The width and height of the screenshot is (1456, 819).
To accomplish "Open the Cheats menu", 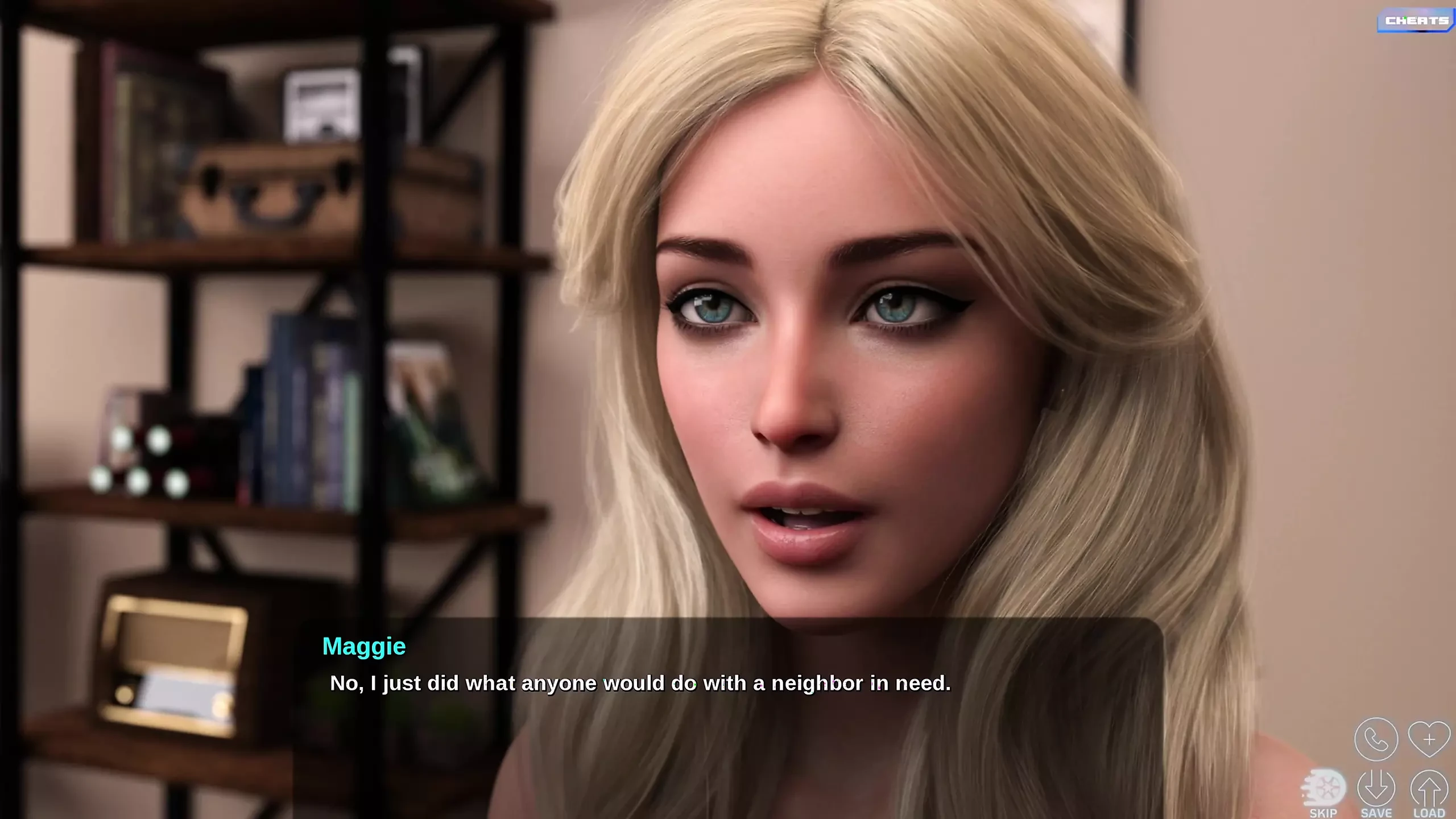I will click(x=1416, y=21).
